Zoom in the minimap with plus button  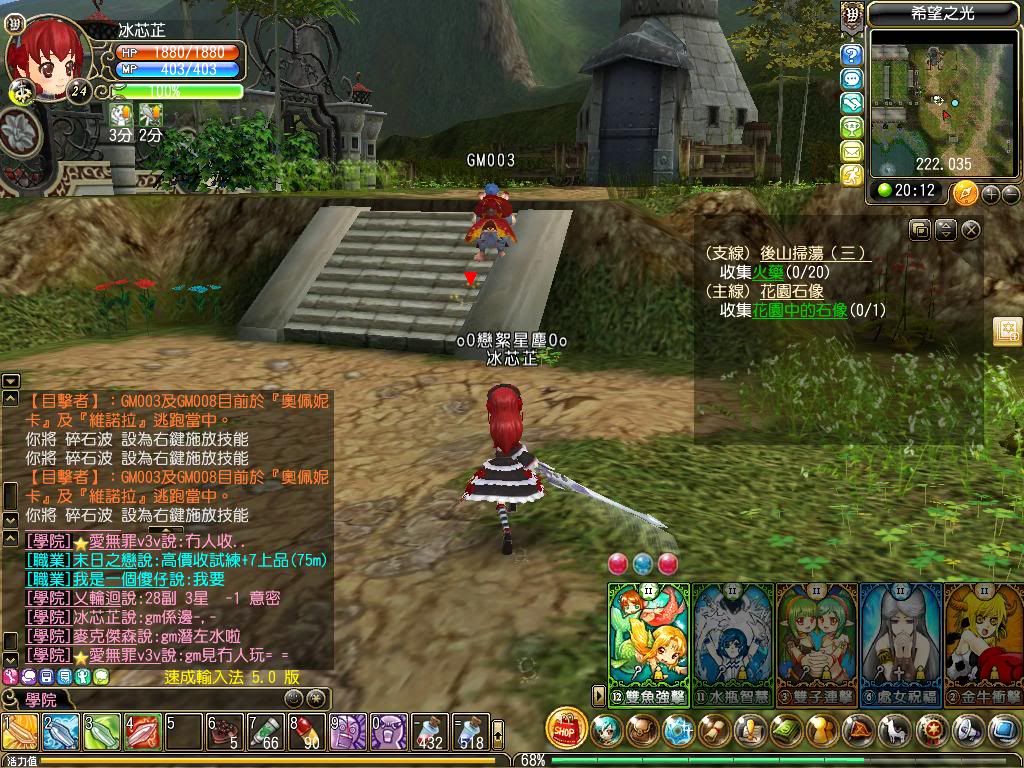point(991,193)
